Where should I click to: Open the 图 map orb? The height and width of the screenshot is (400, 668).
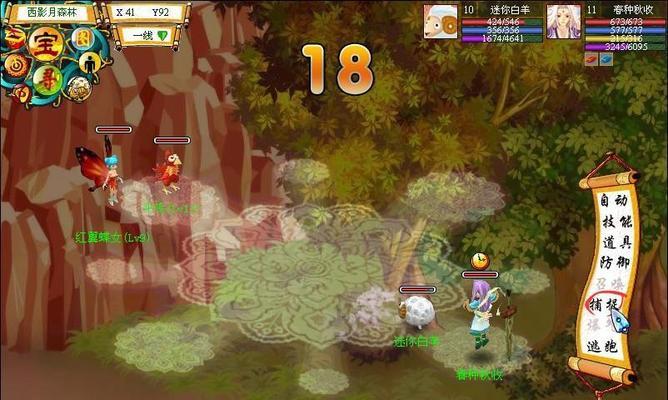click(82, 38)
